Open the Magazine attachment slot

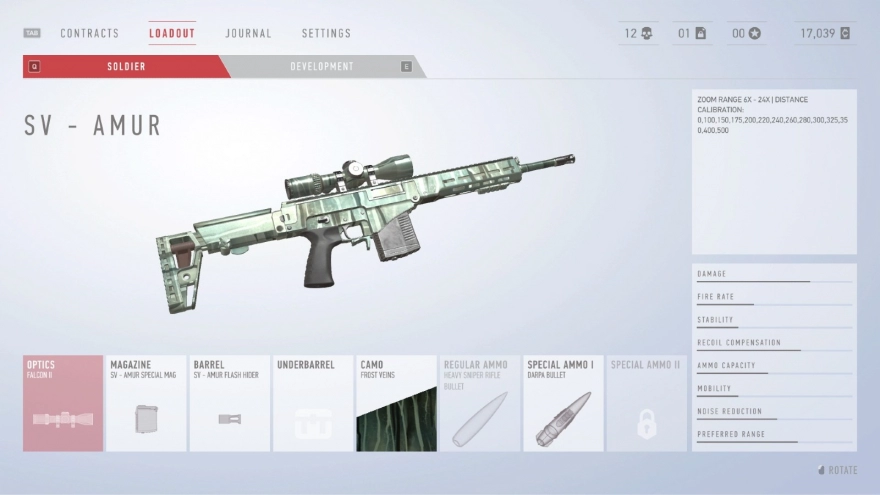coord(146,403)
